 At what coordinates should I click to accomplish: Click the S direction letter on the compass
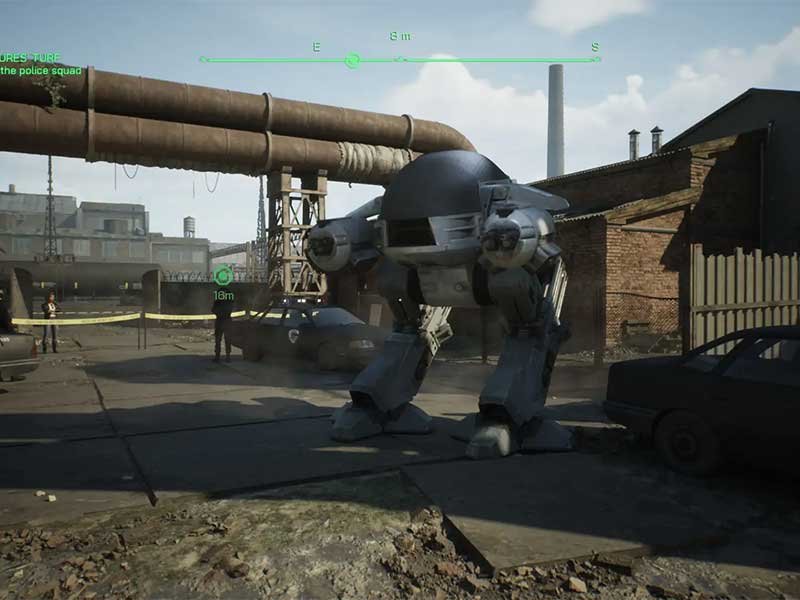point(594,47)
